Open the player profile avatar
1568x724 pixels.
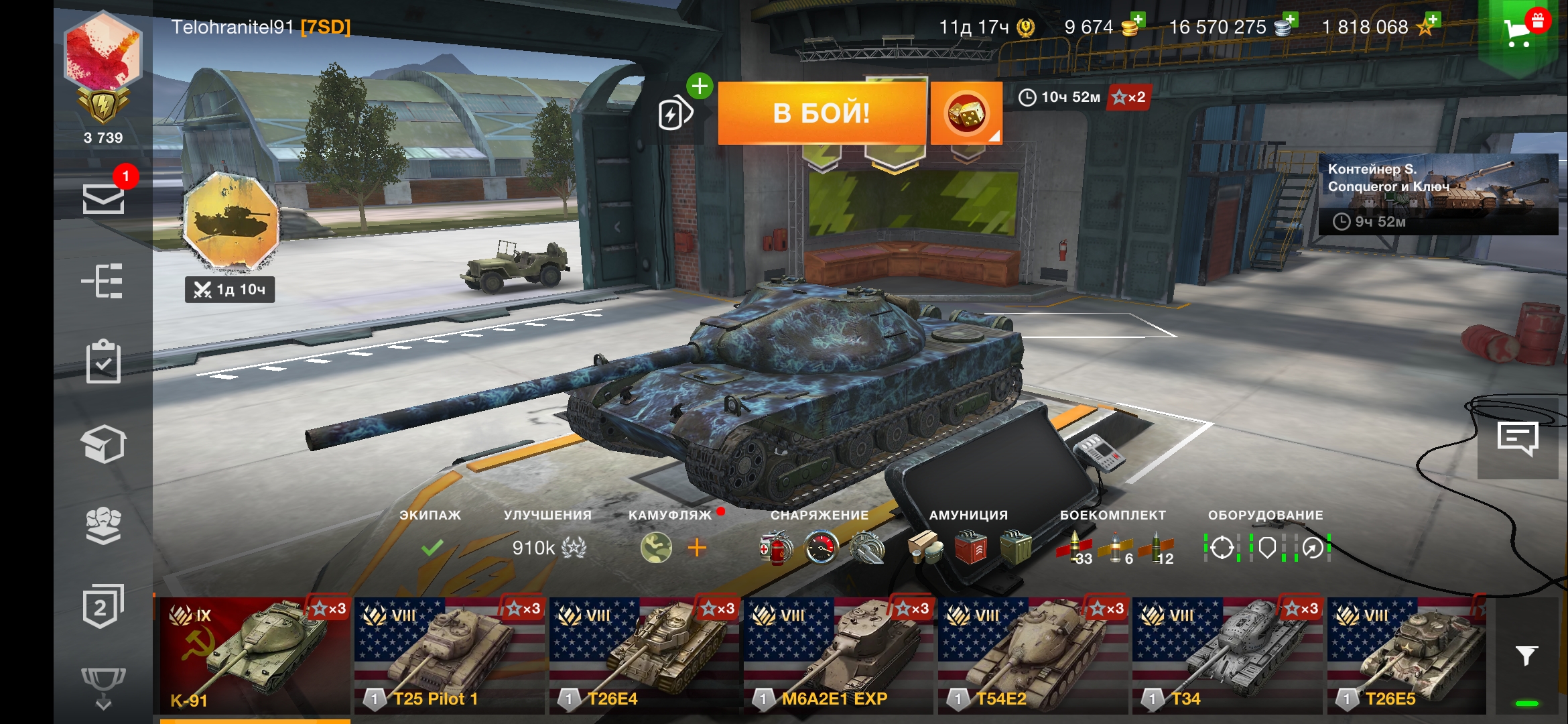pyautogui.click(x=103, y=52)
